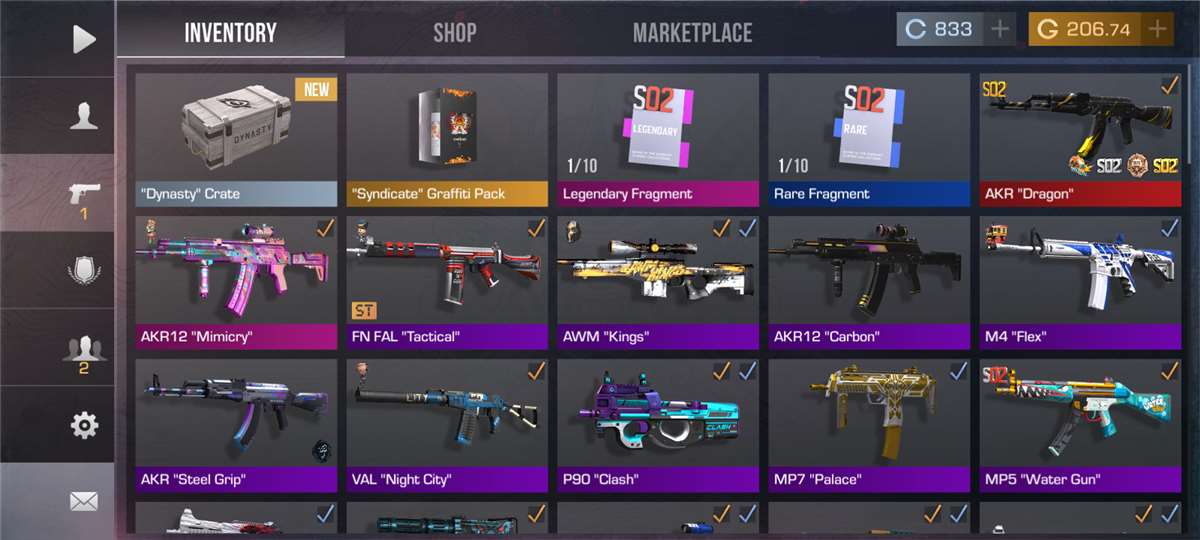The height and width of the screenshot is (540, 1200).
Task: Choose the AWM "Kings" sniper skin
Action: point(658,281)
